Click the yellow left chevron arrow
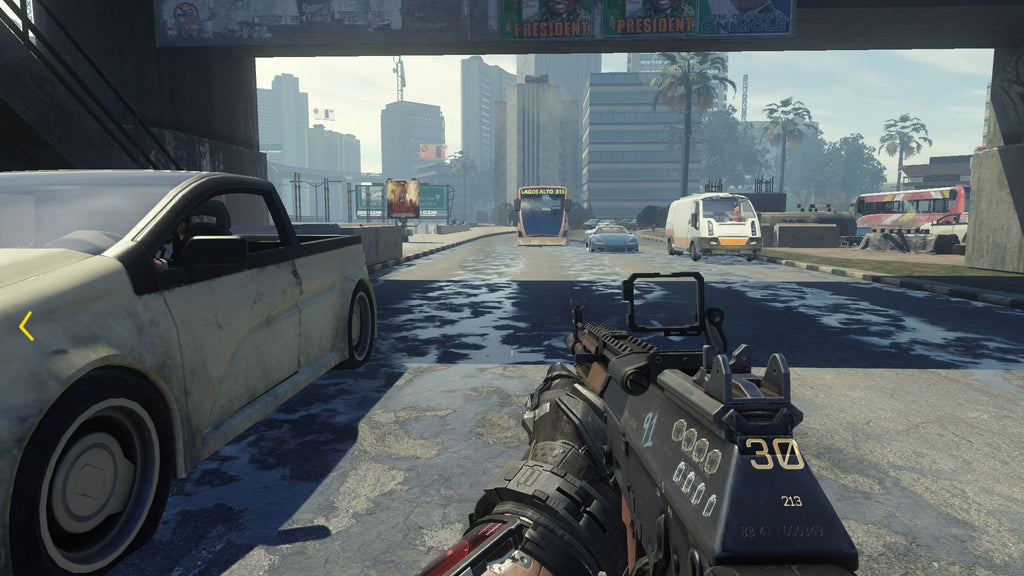The width and height of the screenshot is (1024, 576). [x=26, y=325]
